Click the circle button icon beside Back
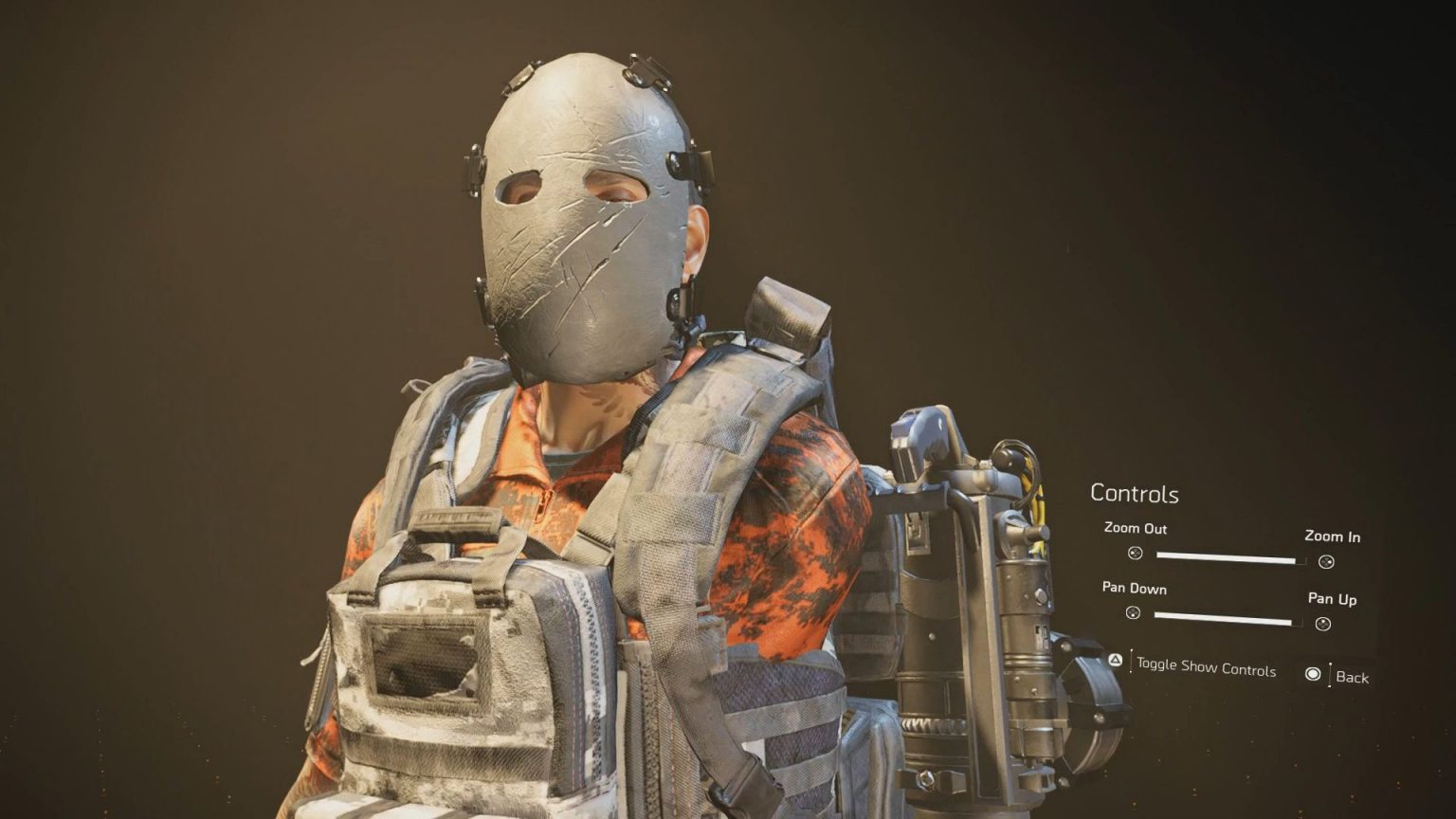The image size is (1456, 819). click(x=1314, y=675)
